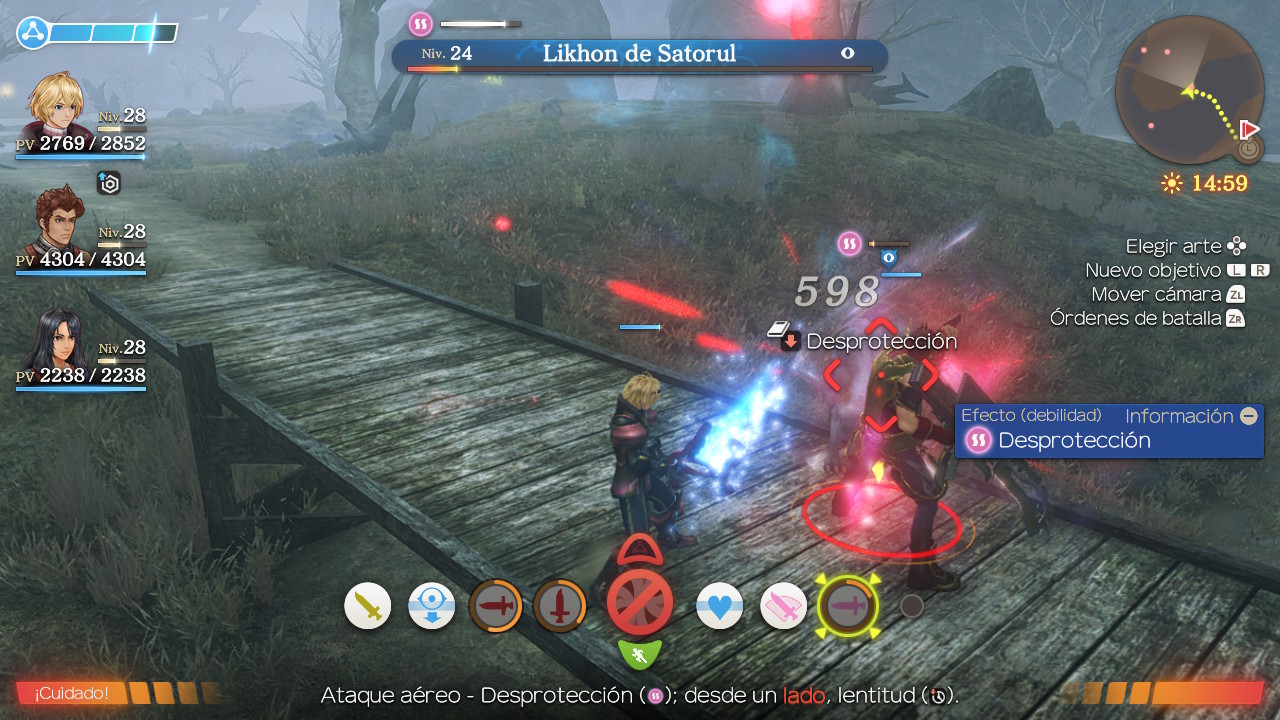Choose the horizontal red sword art on cooldown
The width and height of the screenshot is (1280, 720).
[496, 606]
